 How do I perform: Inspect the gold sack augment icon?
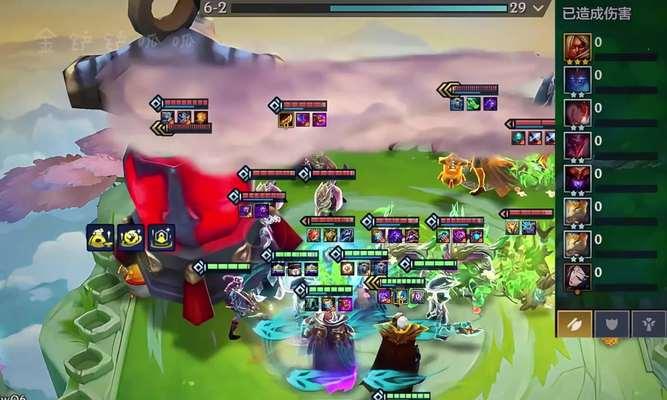pos(99,237)
